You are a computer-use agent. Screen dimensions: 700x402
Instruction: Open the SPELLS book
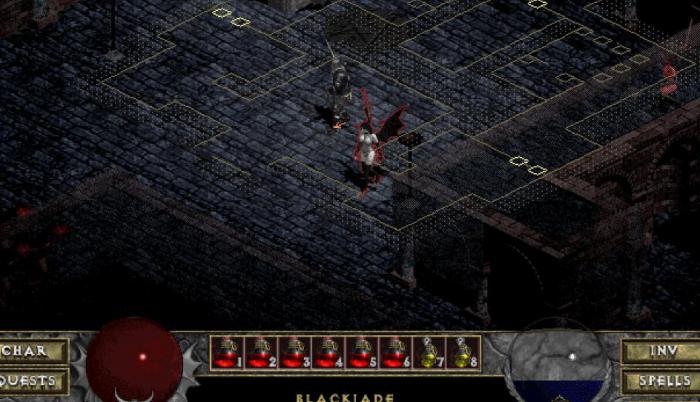[x=660, y=381]
